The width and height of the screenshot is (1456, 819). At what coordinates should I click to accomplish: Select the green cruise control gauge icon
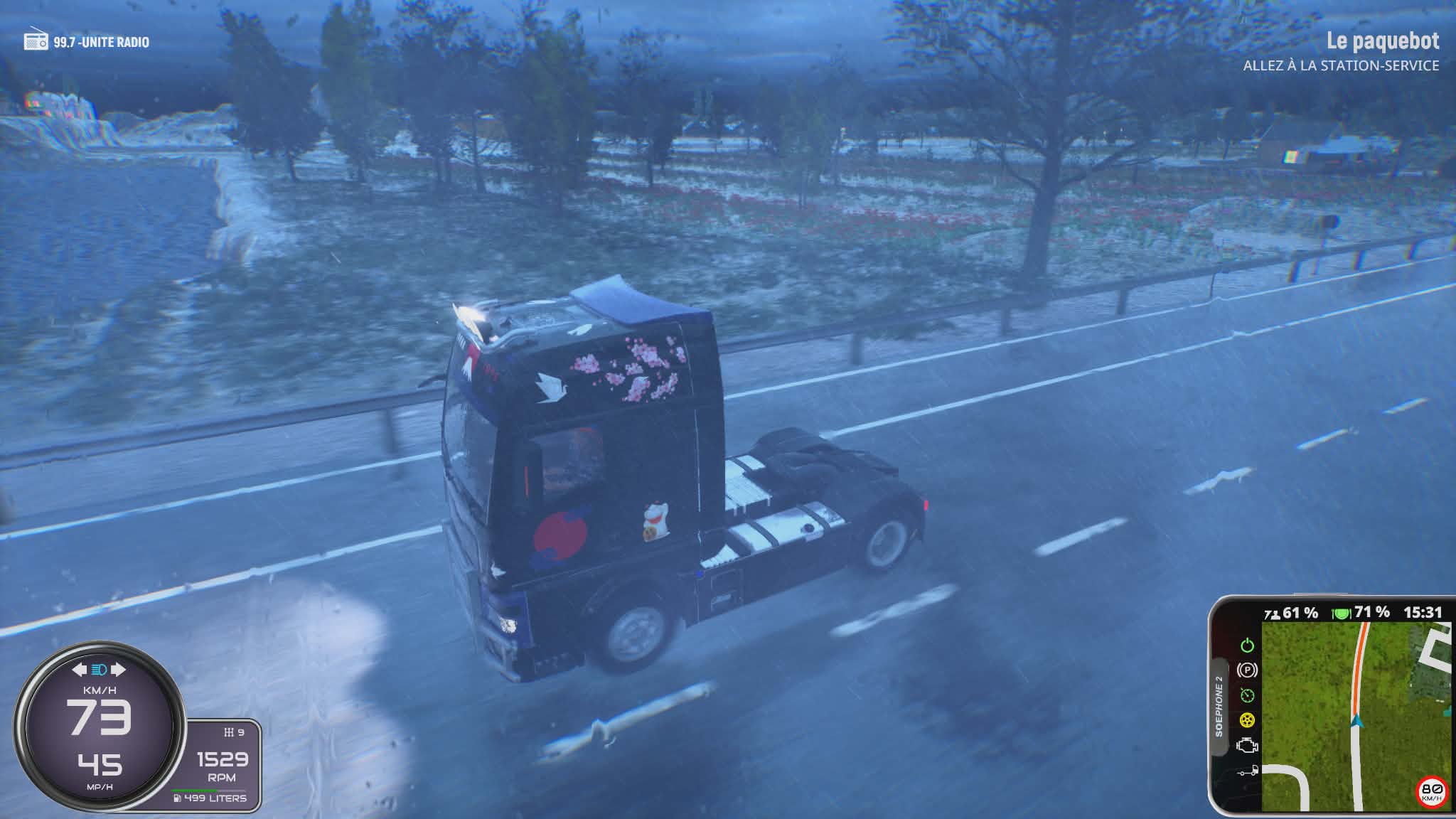[1247, 695]
